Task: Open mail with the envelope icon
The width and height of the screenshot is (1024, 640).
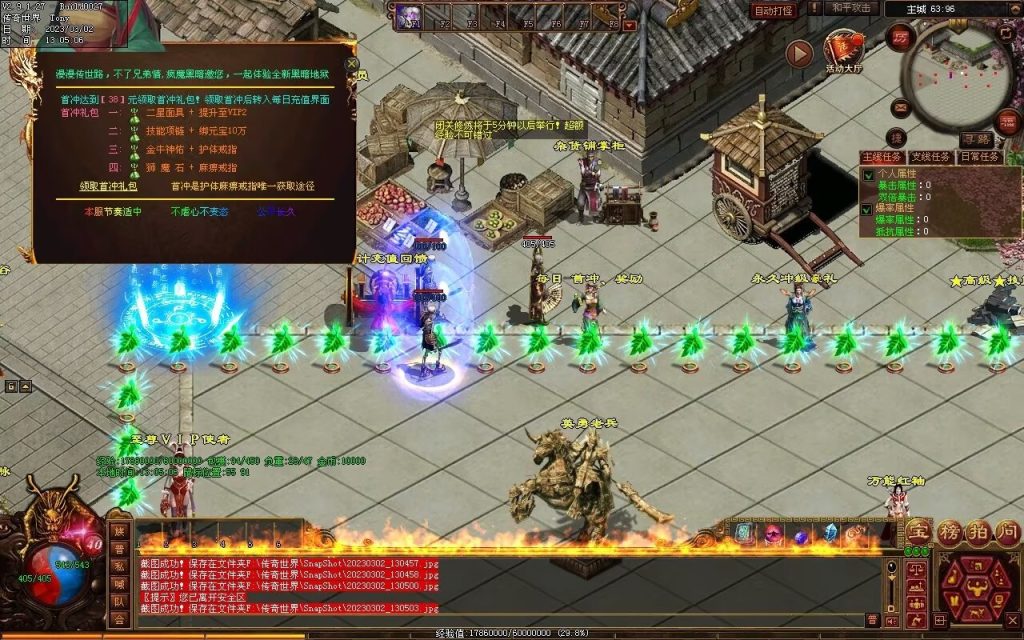Action: (901, 107)
